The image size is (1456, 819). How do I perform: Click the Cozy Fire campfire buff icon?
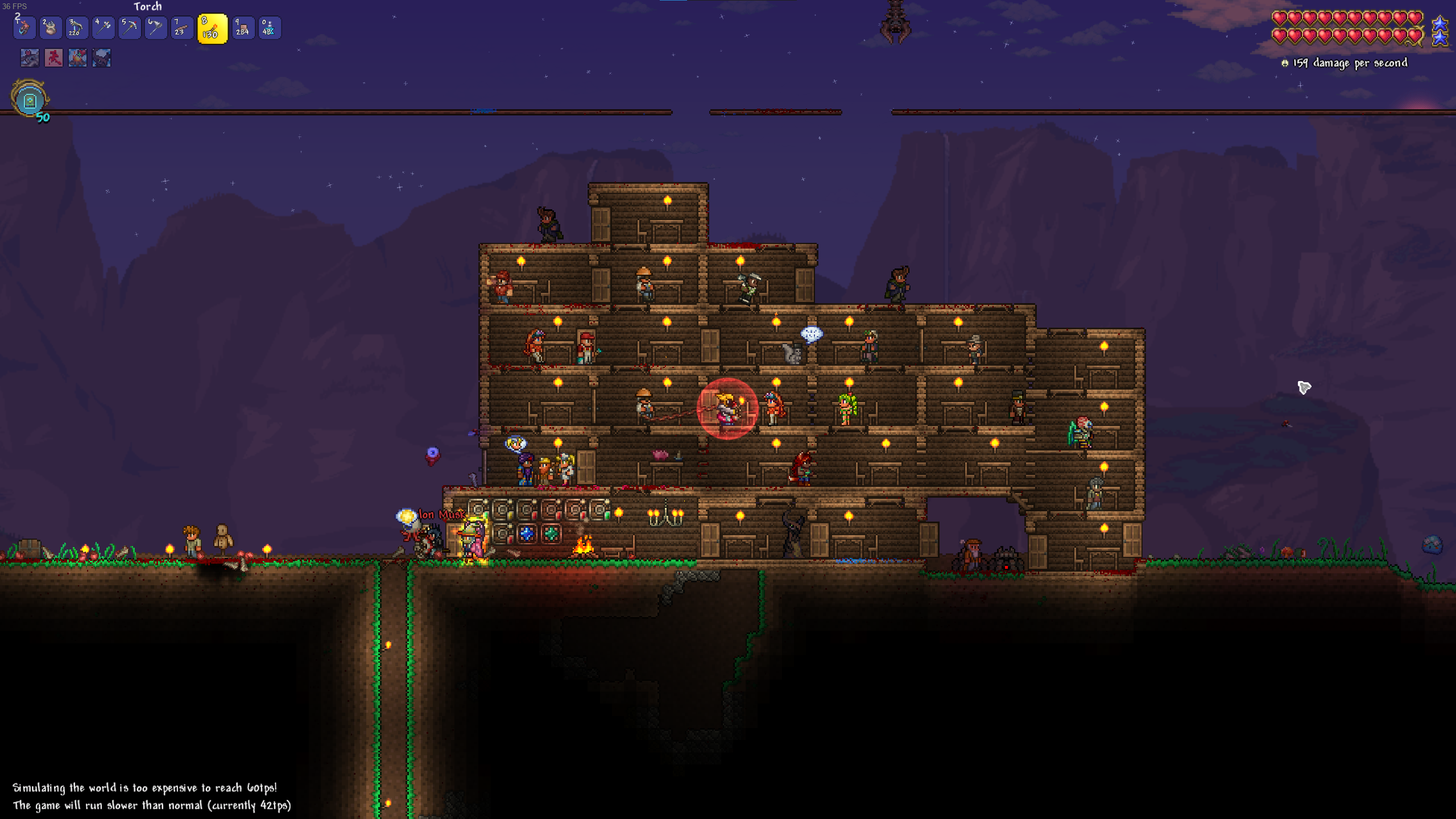[77, 57]
